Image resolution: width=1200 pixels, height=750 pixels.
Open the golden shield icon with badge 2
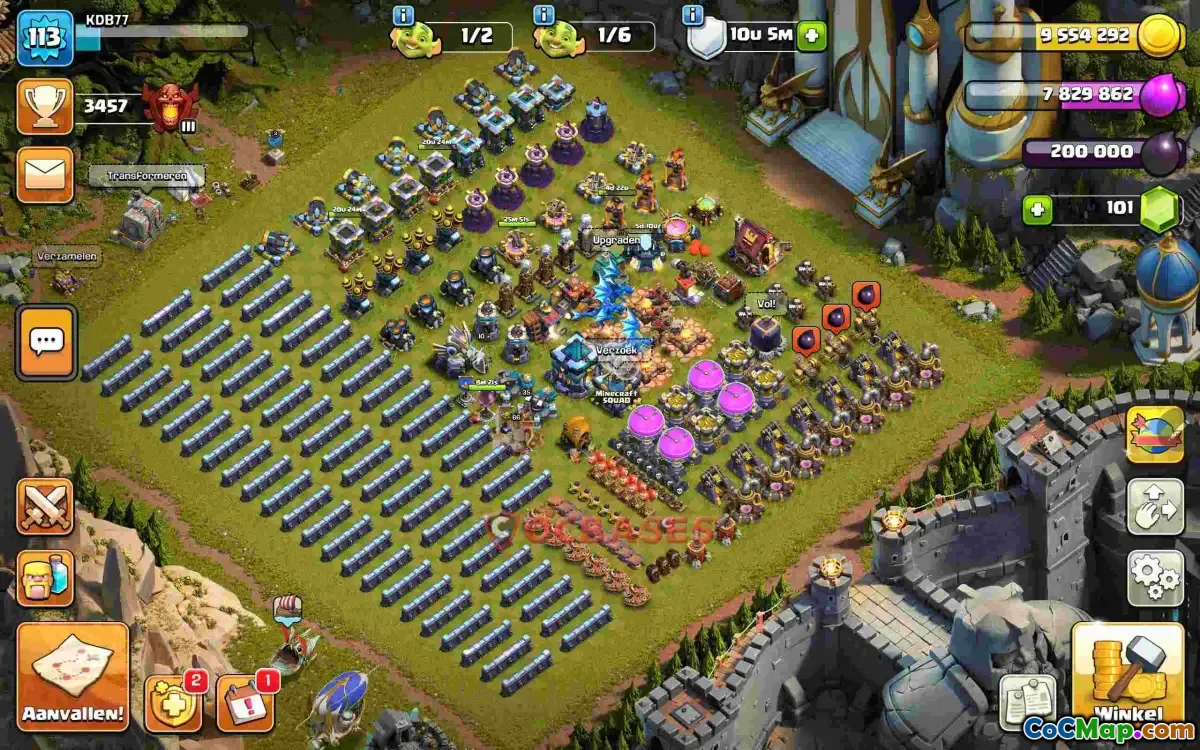[172, 702]
